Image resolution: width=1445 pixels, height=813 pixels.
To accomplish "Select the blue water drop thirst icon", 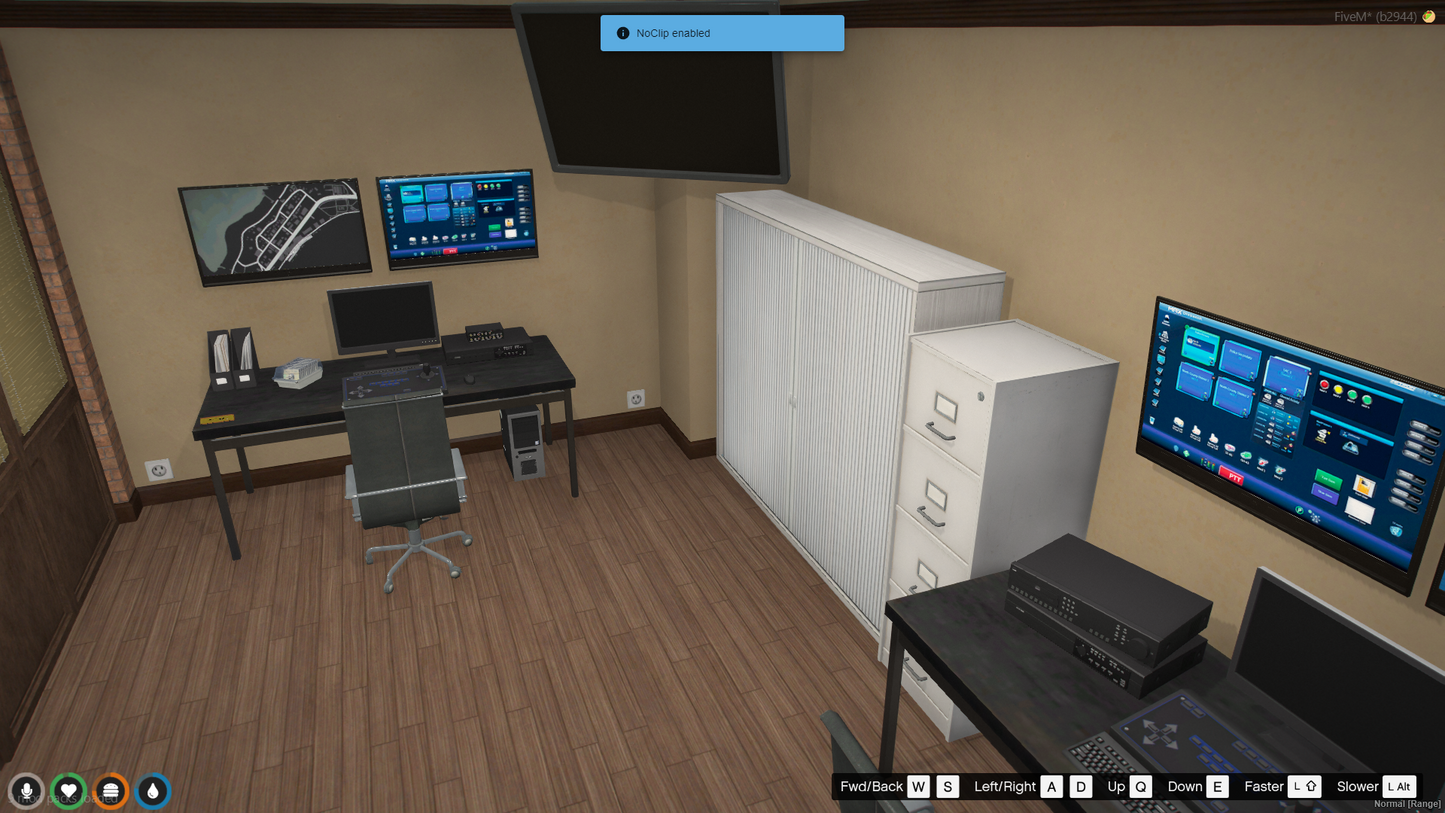I will tap(153, 791).
